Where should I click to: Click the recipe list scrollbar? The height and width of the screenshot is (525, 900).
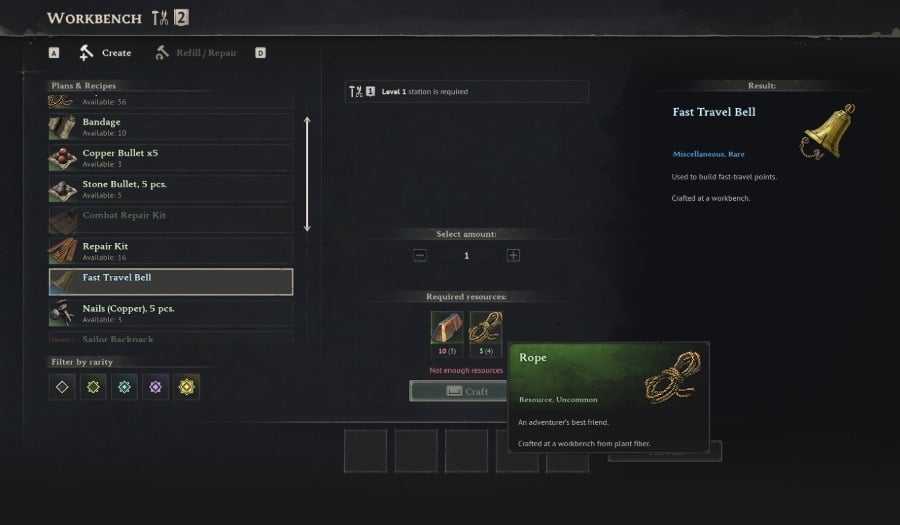coord(307,175)
